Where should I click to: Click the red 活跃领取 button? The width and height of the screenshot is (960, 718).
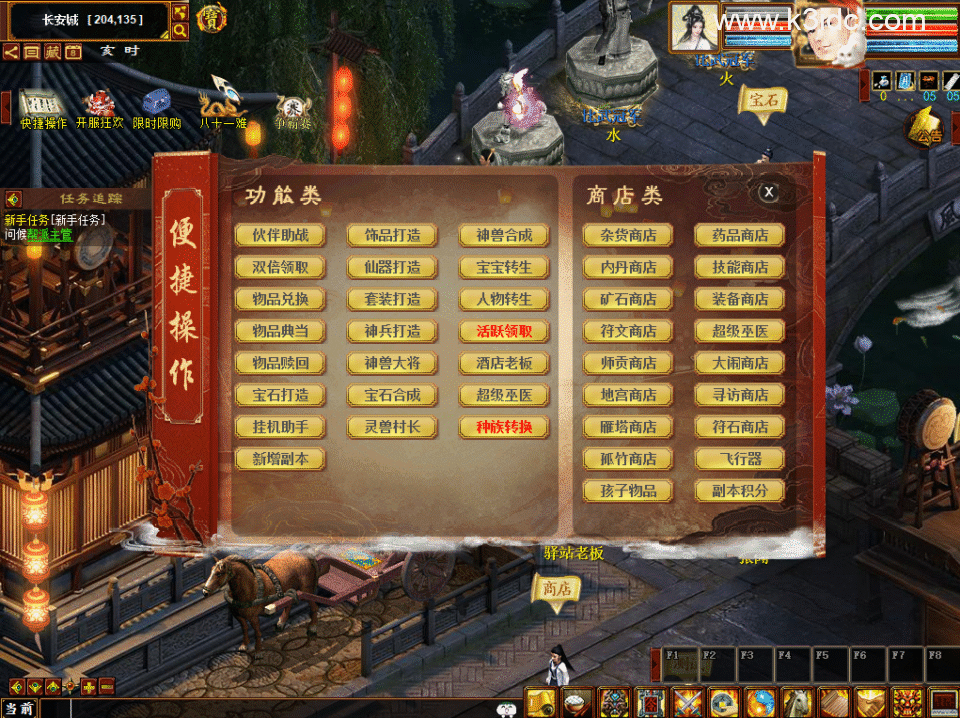pos(504,331)
